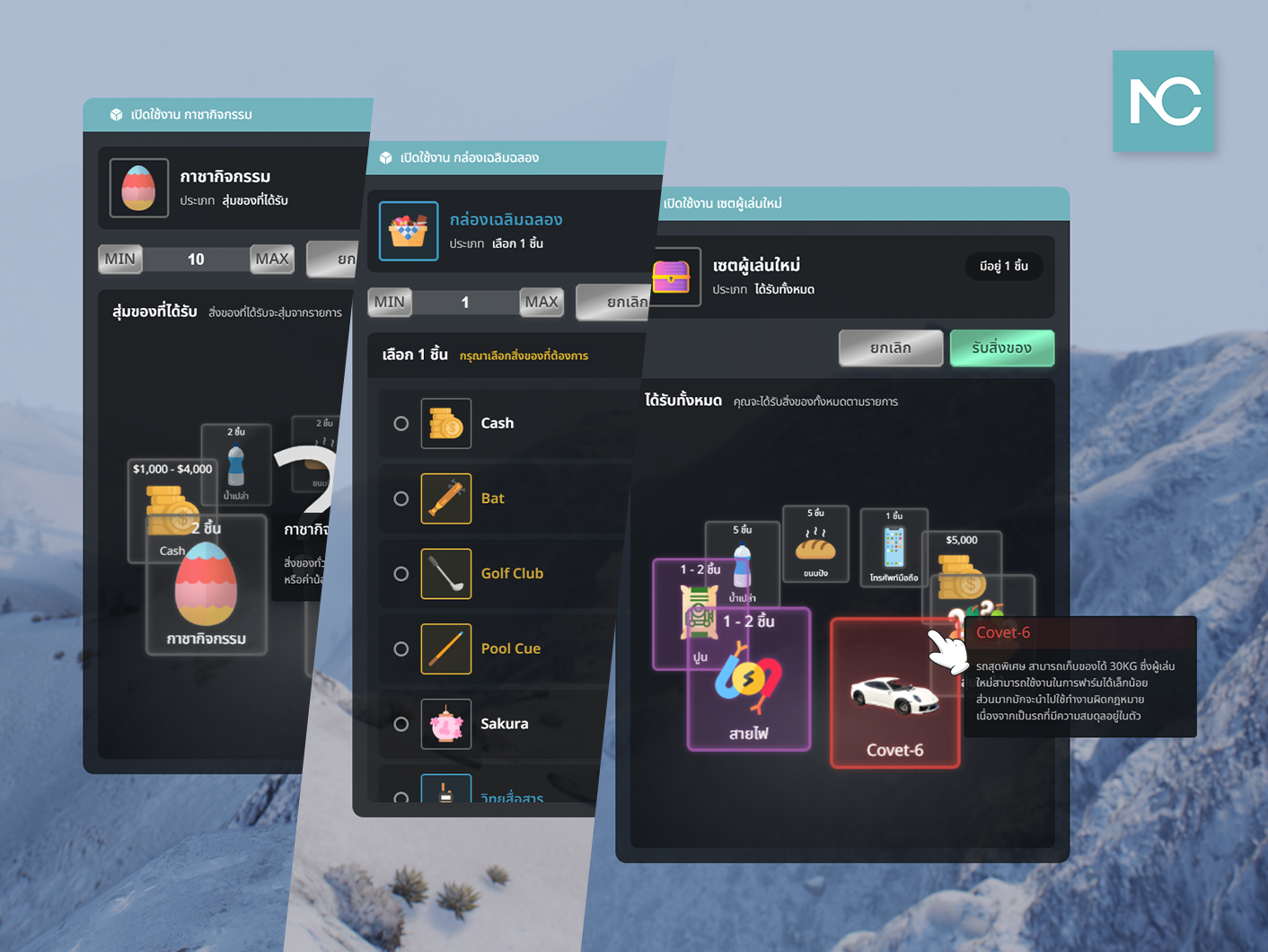Select the Cash radio option
The width and height of the screenshot is (1268, 952).
(401, 423)
